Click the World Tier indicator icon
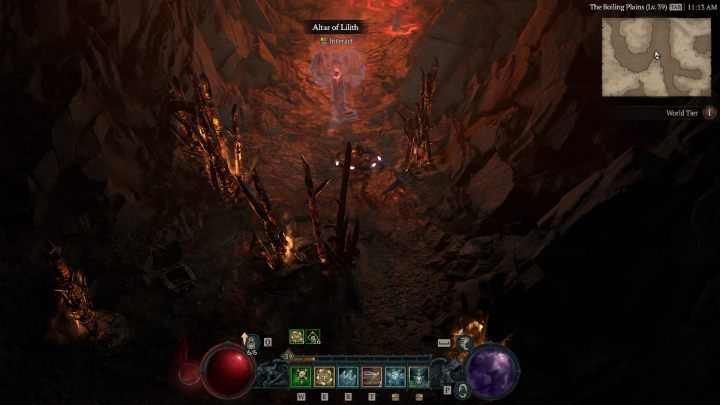 tap(710, 113)
